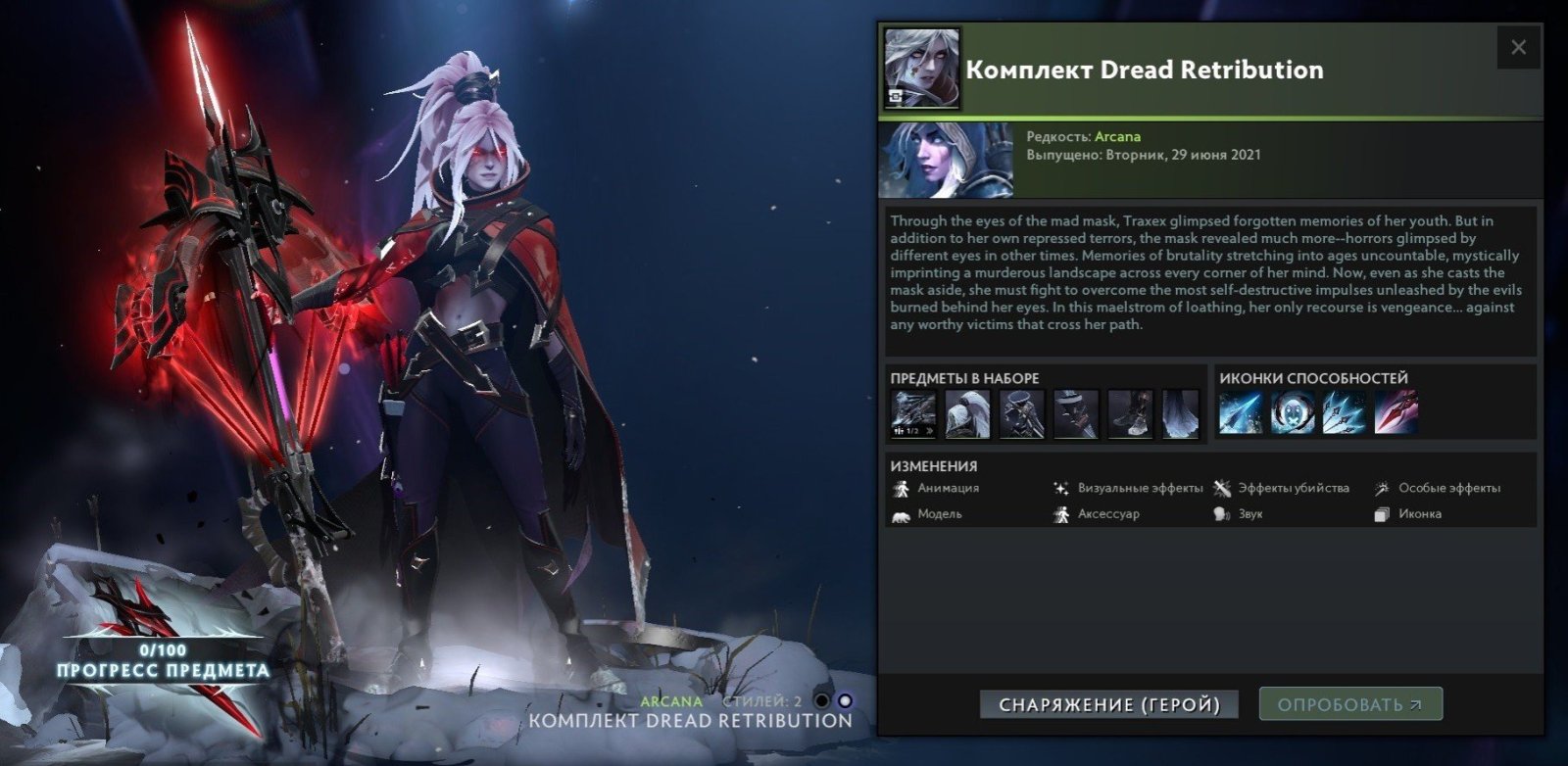This screenshot has height=766, width=1568.
Task: Select the white style dot
Action: click(x=845, y=700)
